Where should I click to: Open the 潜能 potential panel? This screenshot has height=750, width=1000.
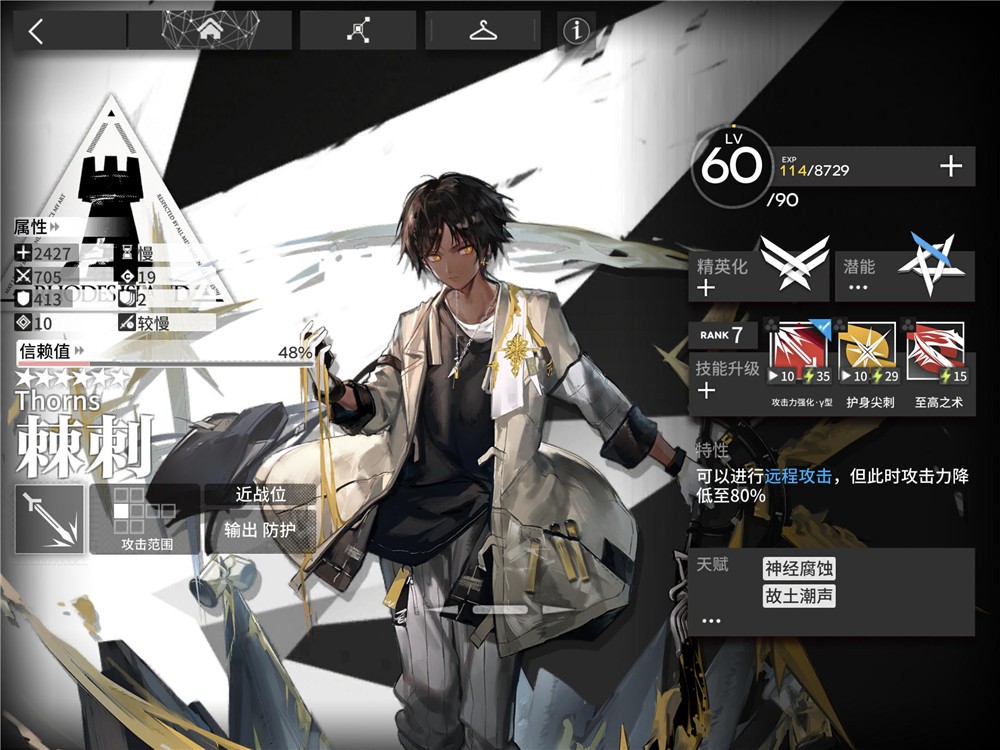(905, 276)
